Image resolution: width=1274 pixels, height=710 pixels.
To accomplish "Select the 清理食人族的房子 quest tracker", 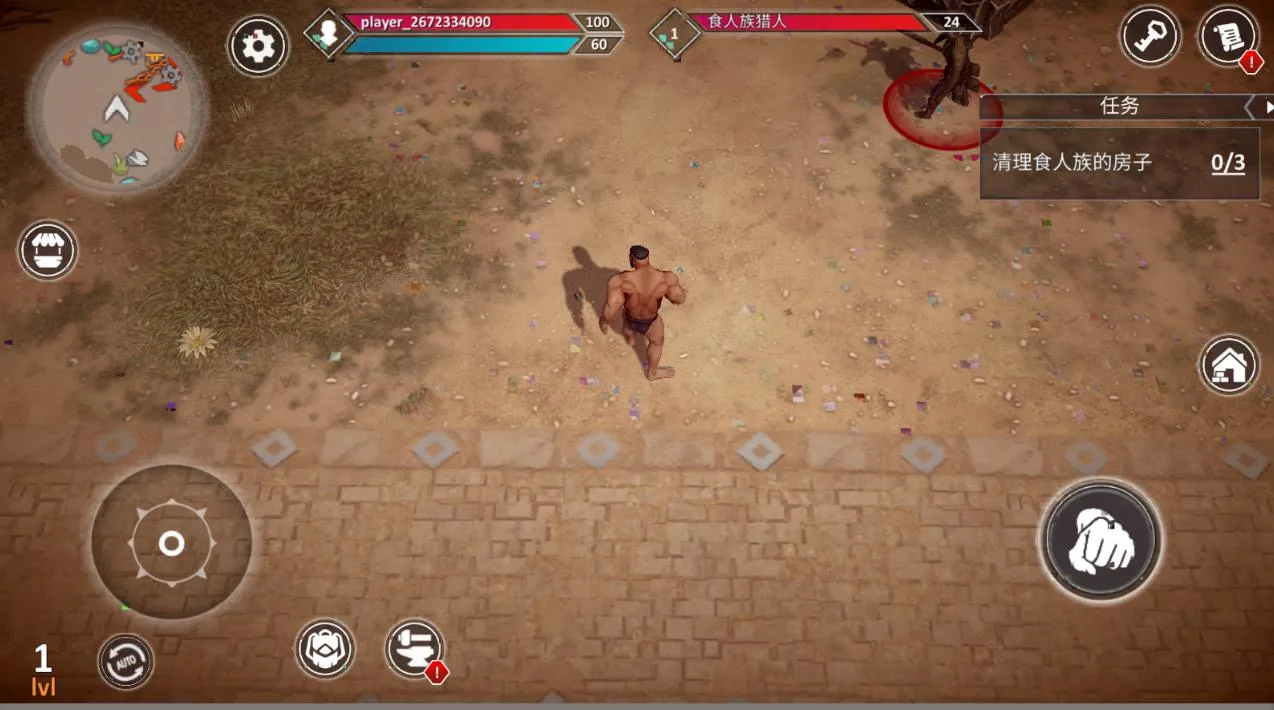I will (1118, 163).
